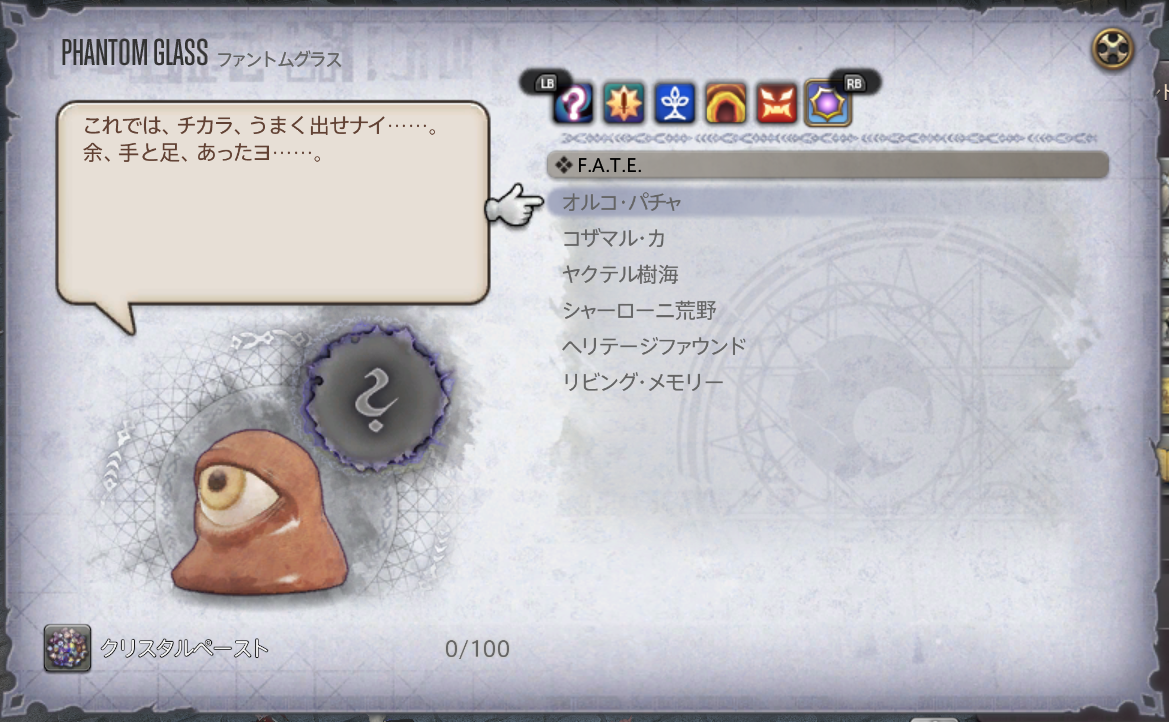This screenshot has width=1169, height=722.
Task: Pick the シャーローニ荒野 entry
Action: [639, 311]
